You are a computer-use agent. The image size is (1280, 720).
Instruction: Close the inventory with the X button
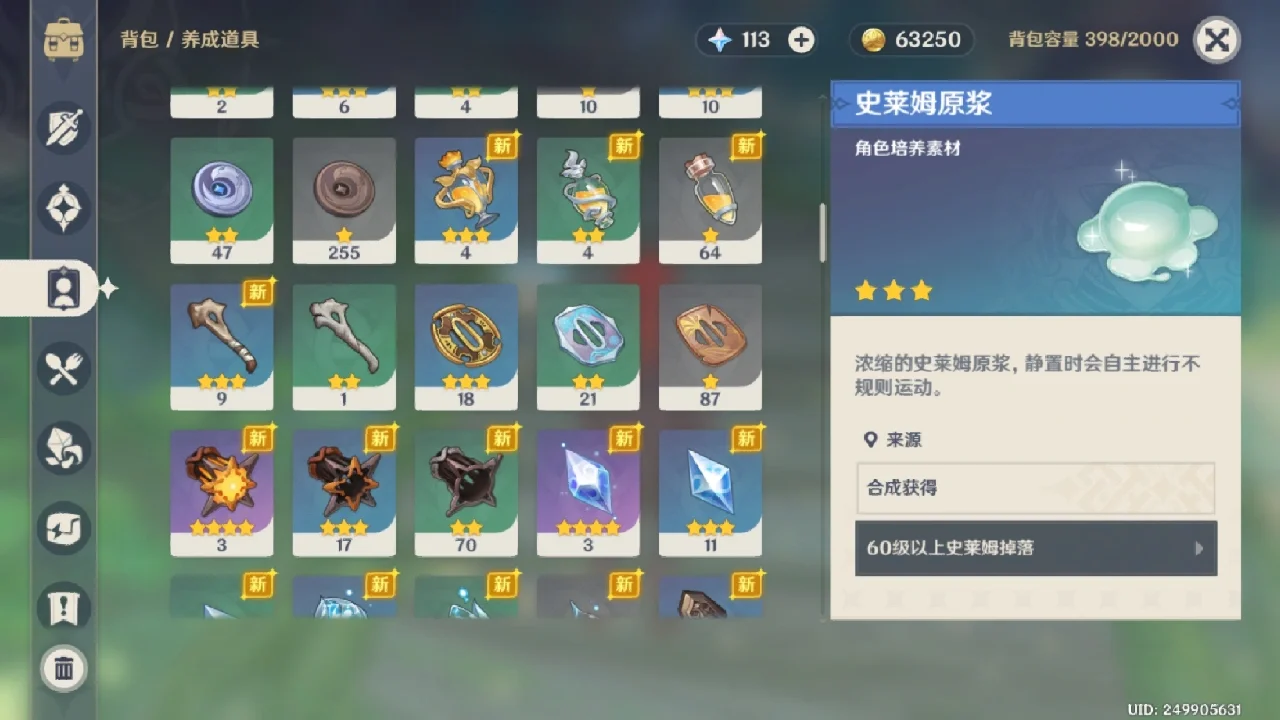(1216, 40)
